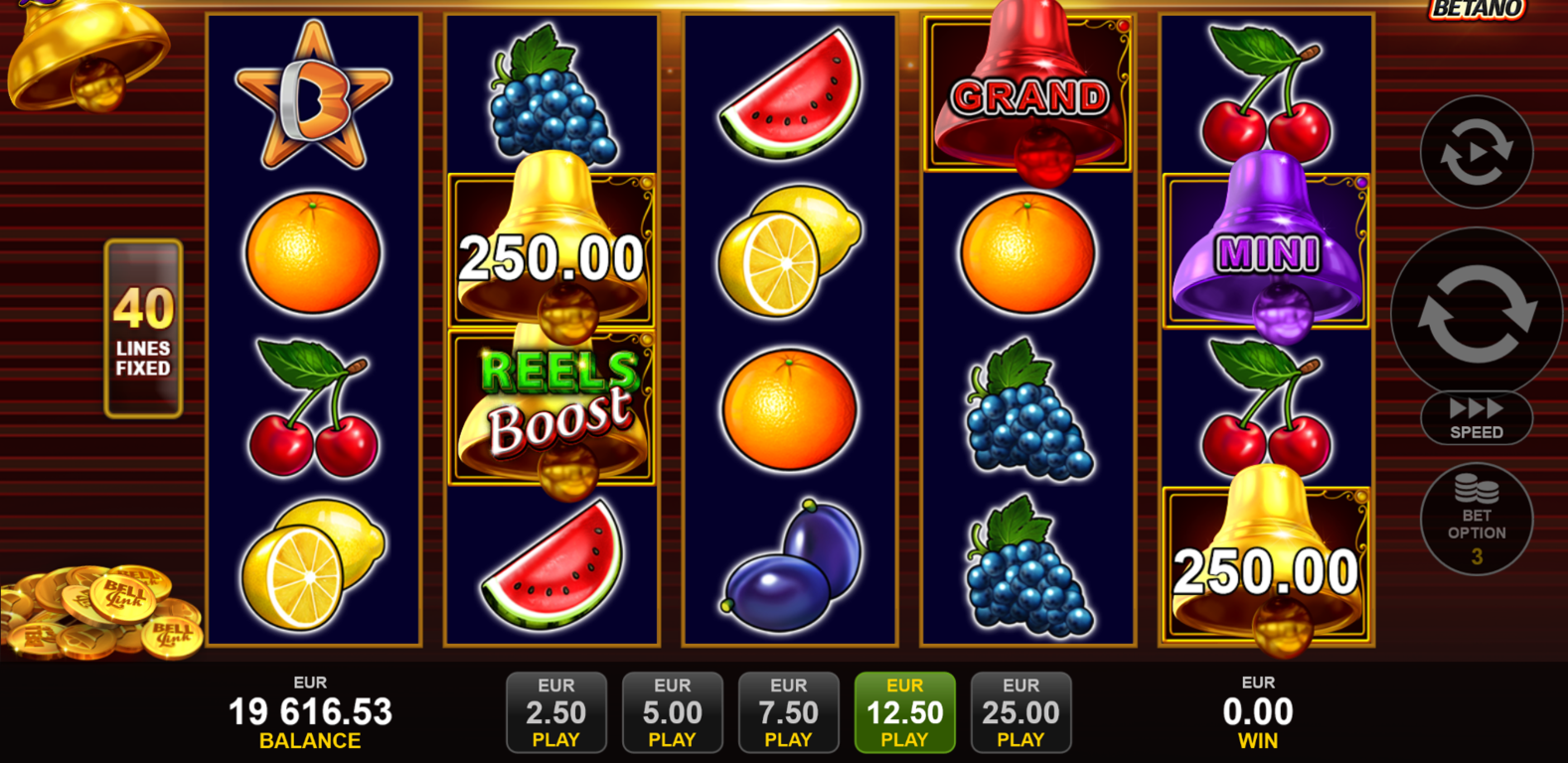The height and width of the screenshot is (763, 1568).
Task: Click the SPEED control icon
Action: click(x=1476, y=417)
